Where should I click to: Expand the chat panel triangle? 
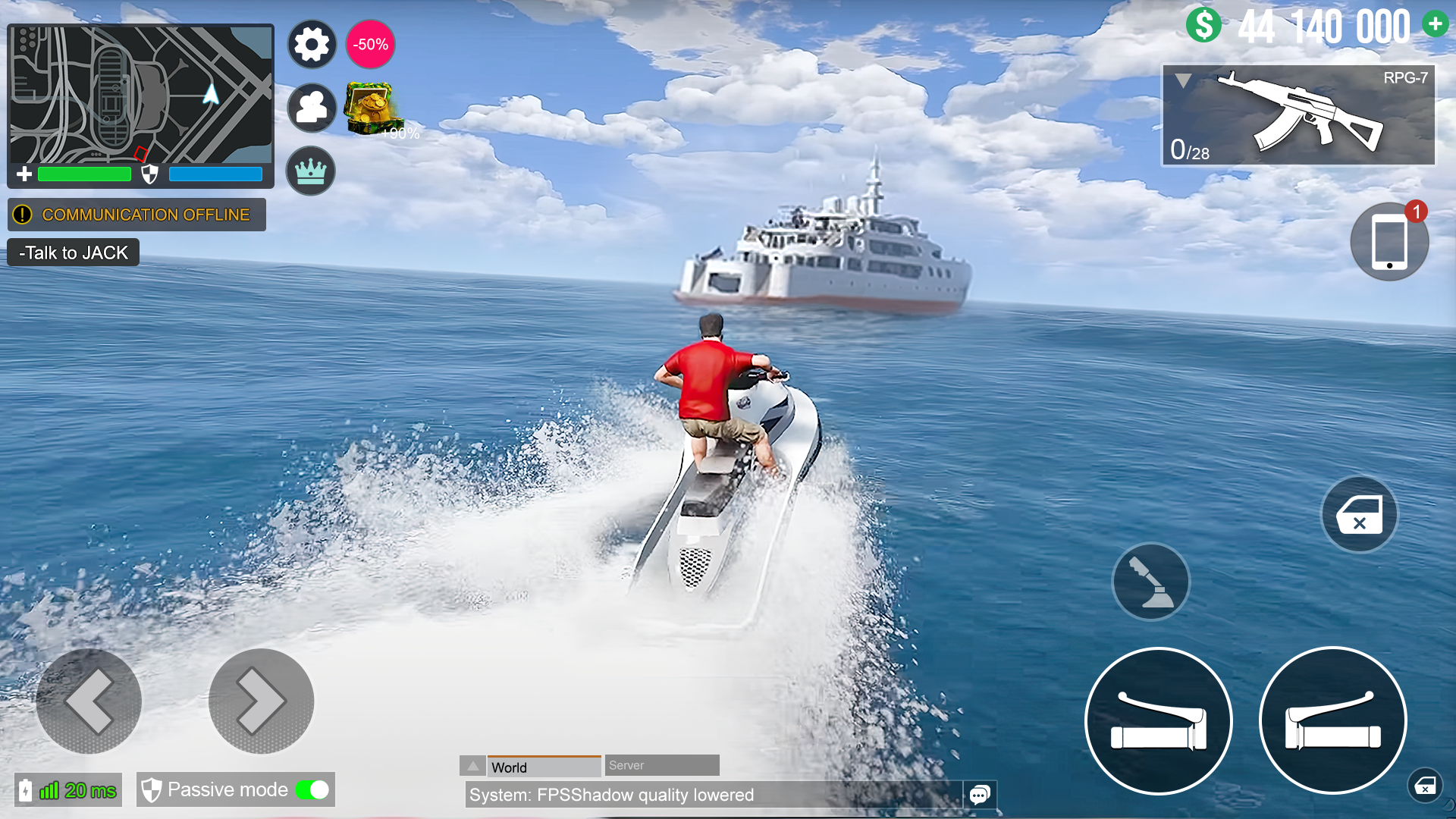(x=473, y=765)
